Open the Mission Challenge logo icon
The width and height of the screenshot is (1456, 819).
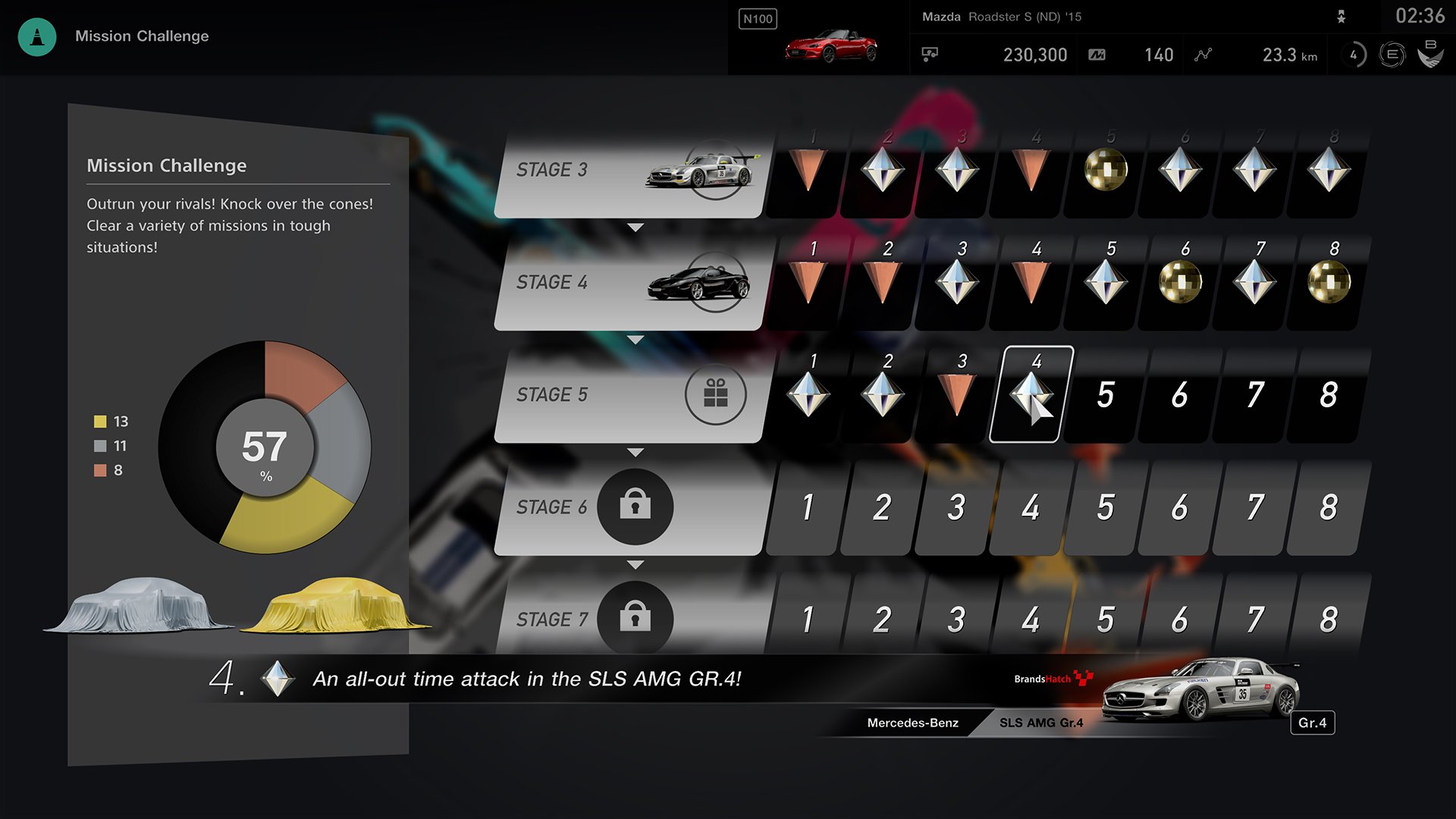pyautogui.click(x=36, y=36)
